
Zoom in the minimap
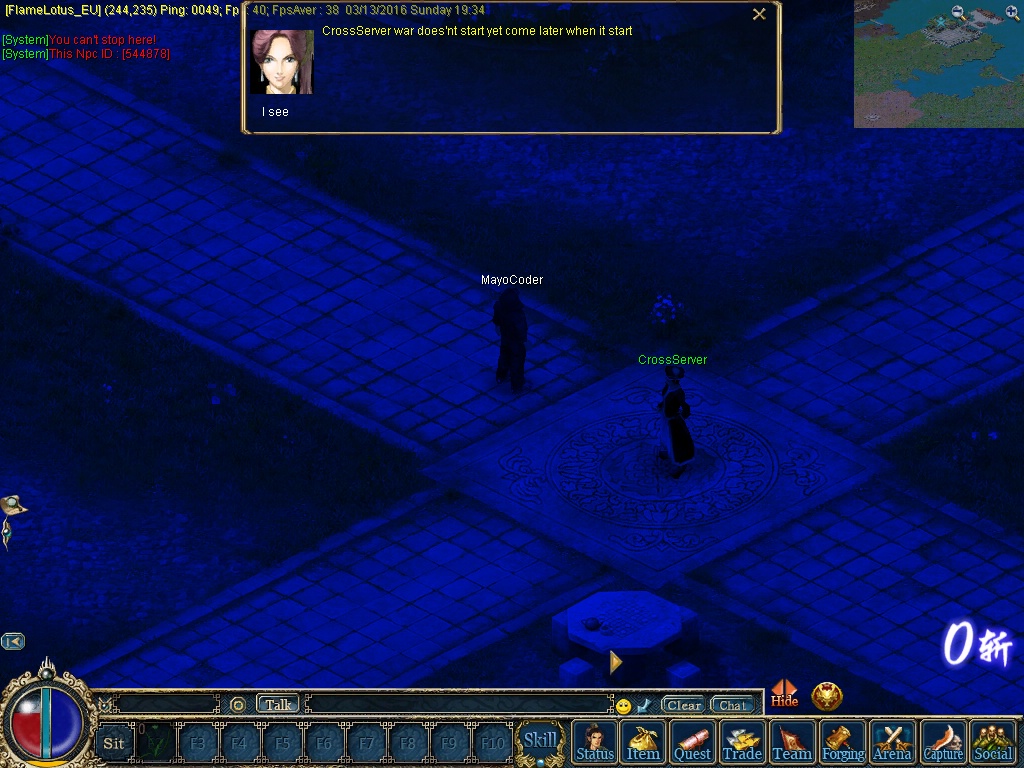coord(1012,13)
